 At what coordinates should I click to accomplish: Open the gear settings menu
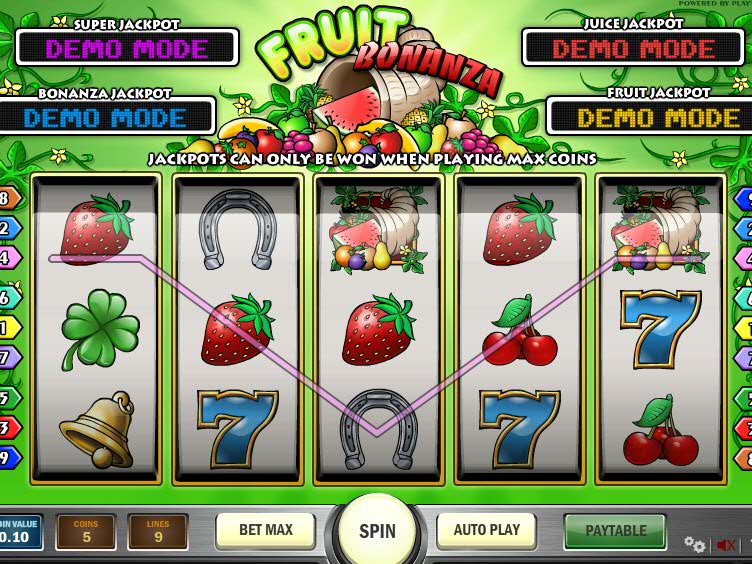(x=694, y=544)
